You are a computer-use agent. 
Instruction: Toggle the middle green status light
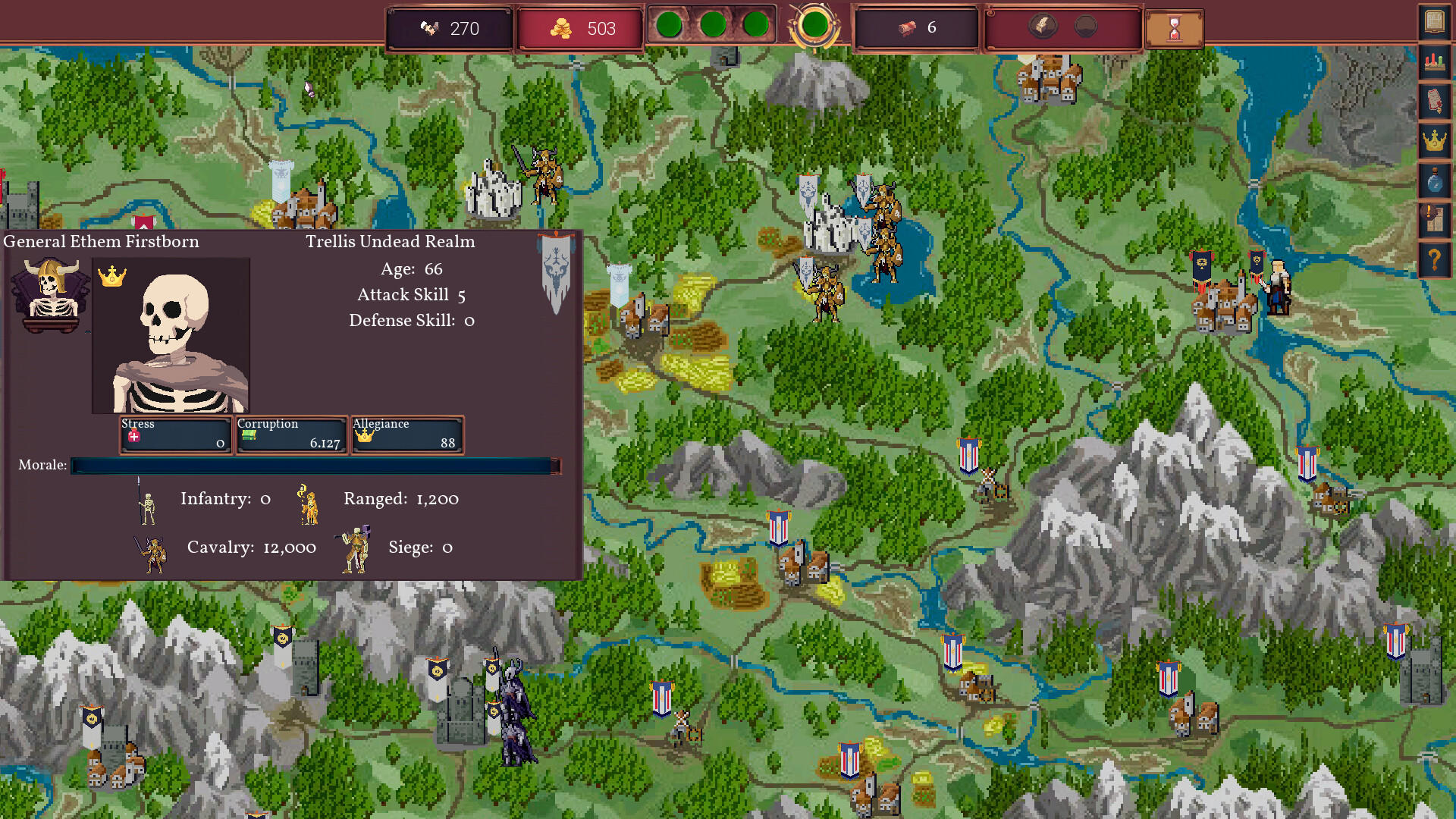coord(714,25)
